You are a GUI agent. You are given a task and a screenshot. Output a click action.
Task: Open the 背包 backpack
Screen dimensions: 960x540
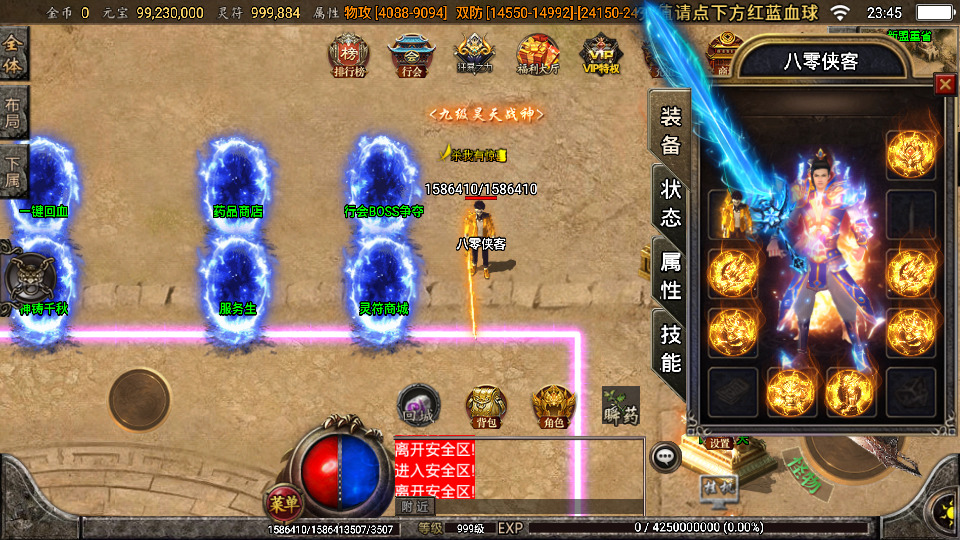(x=486, y=406)
